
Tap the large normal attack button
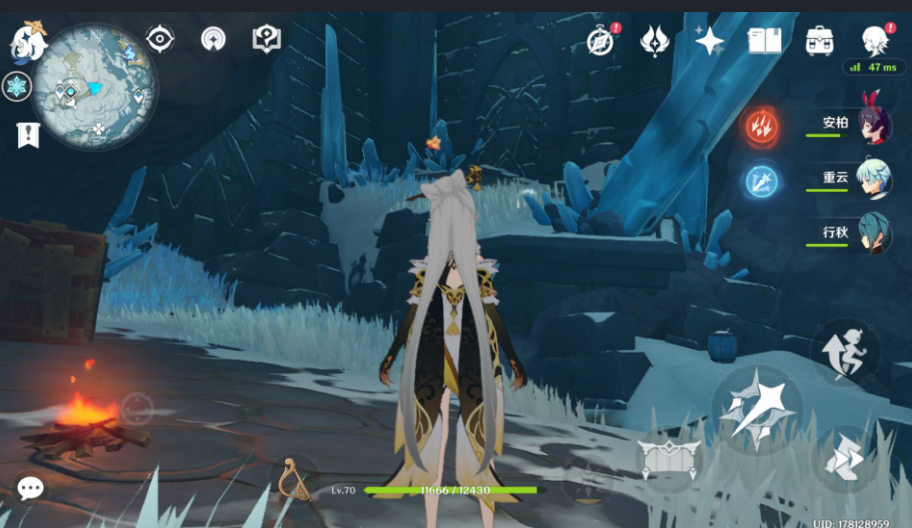click(757, 408)
